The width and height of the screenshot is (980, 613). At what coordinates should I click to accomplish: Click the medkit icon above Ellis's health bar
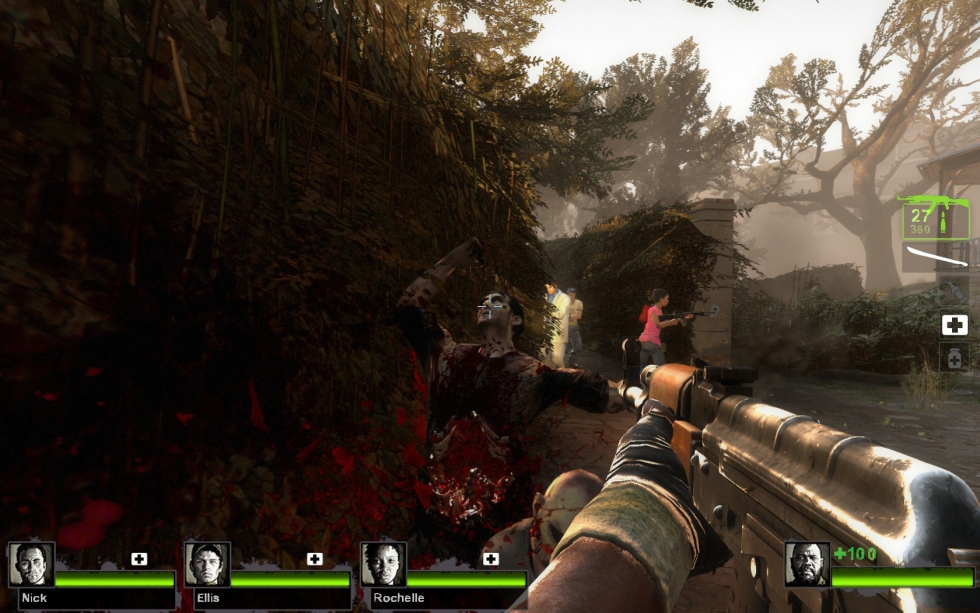click(x=315, y=559)
